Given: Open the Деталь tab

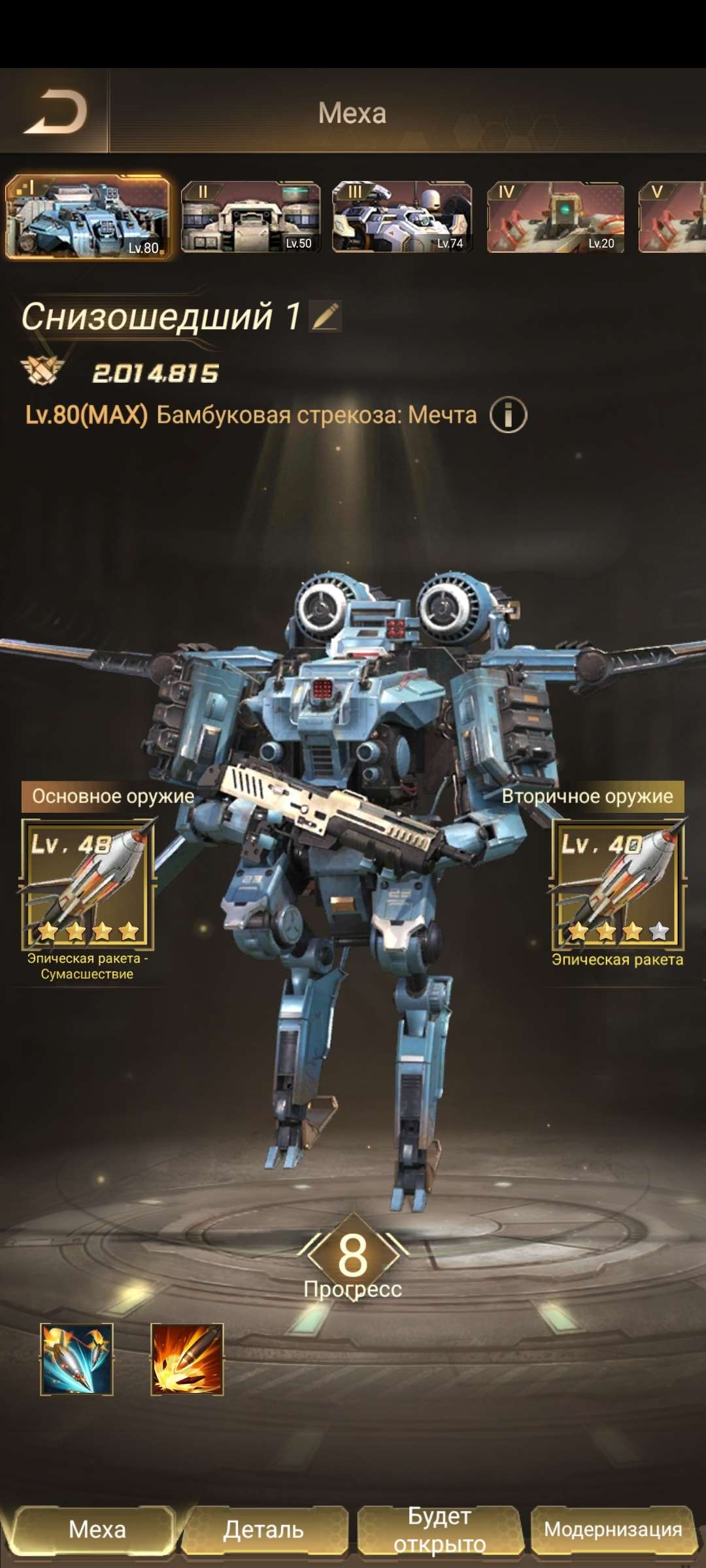Looking at the screenshot, I should pos(264,1529).
